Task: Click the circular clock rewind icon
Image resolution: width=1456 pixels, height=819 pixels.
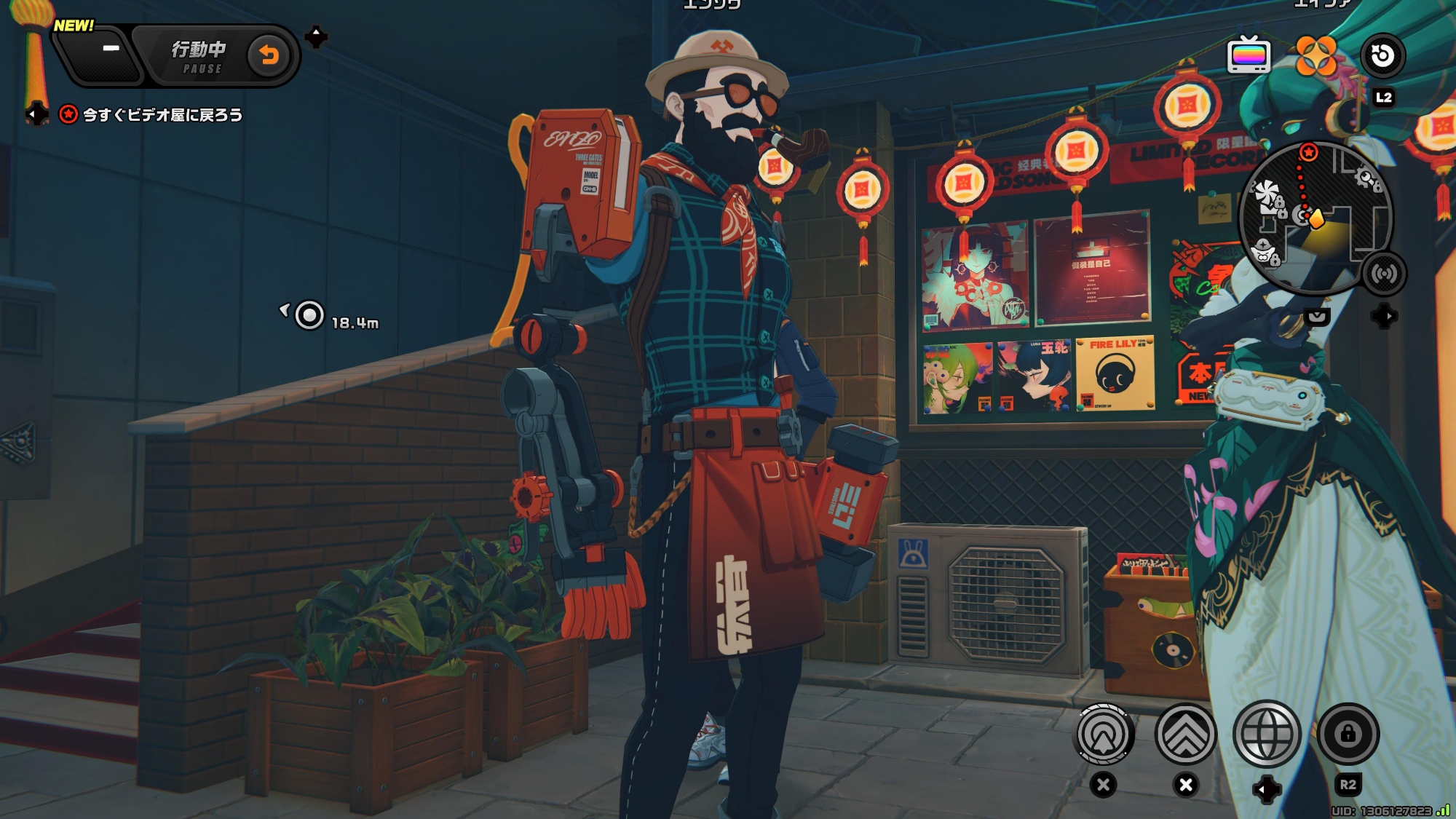Action: 1382,55
